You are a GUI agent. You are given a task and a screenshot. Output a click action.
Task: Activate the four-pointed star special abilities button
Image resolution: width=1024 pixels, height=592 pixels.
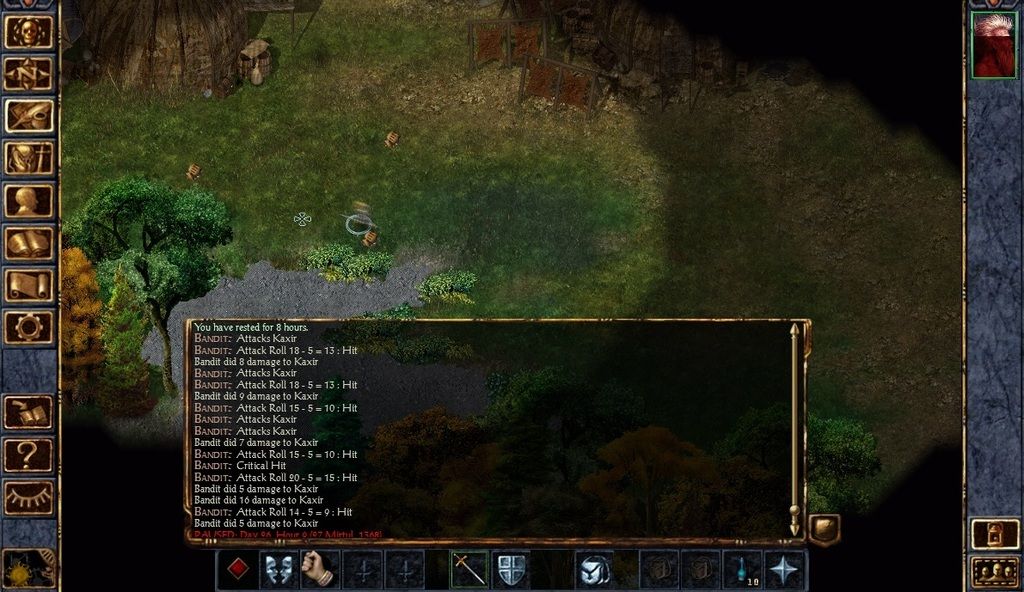785,569
